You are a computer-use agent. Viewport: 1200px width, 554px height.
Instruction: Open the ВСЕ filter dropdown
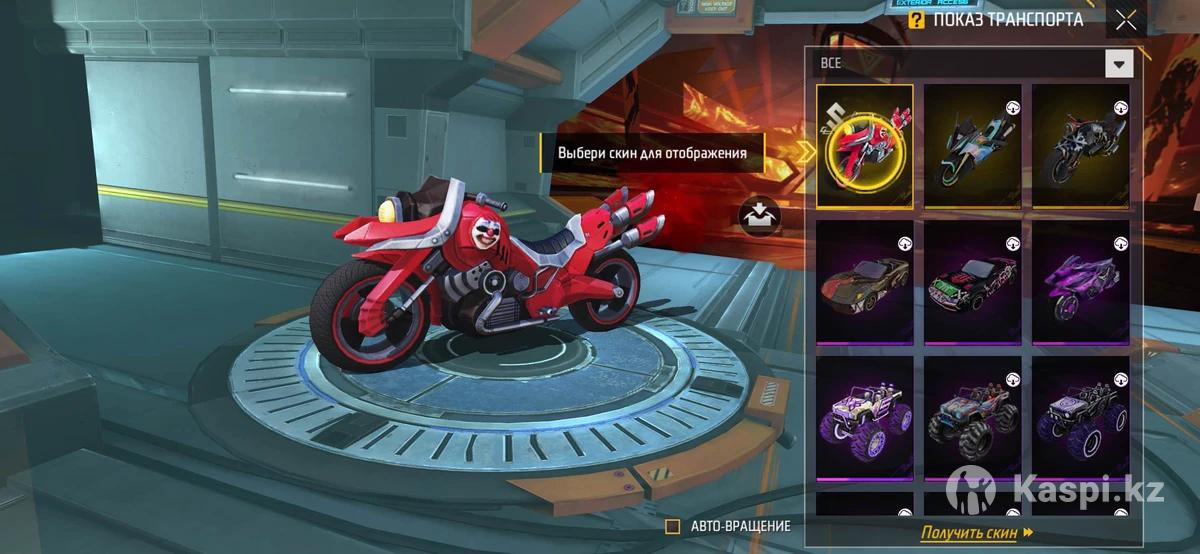1118,64
